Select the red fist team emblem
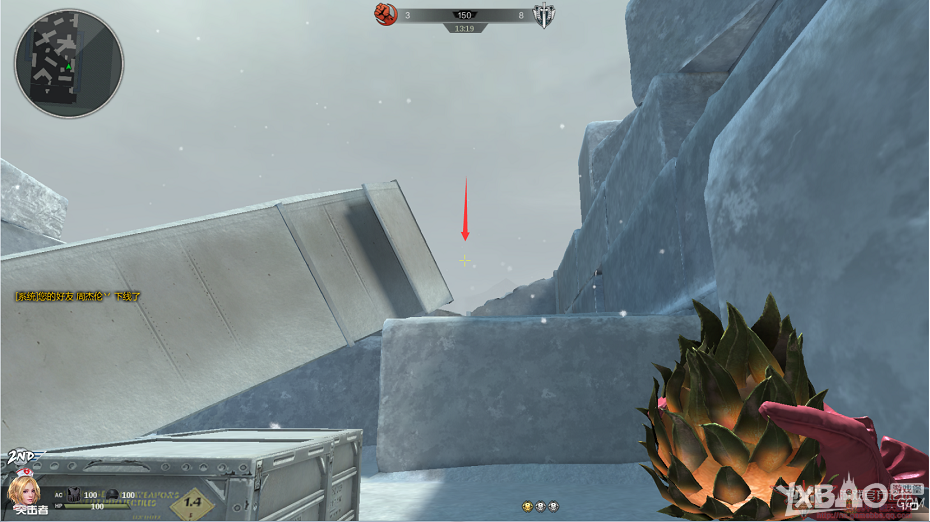This screenshot has height=522, width=930. [386, 14]
